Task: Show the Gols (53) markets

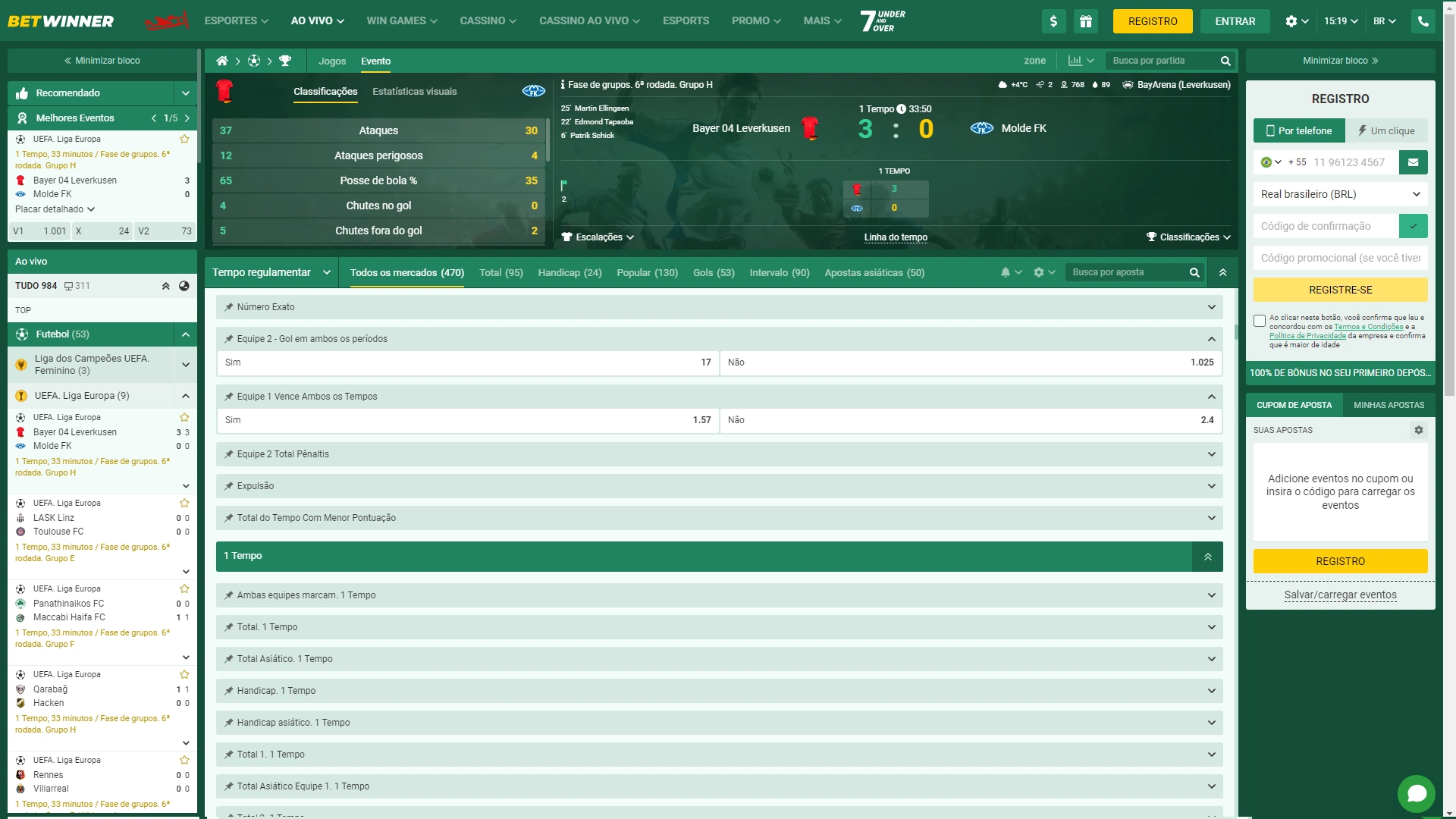Action: (713, 273)
